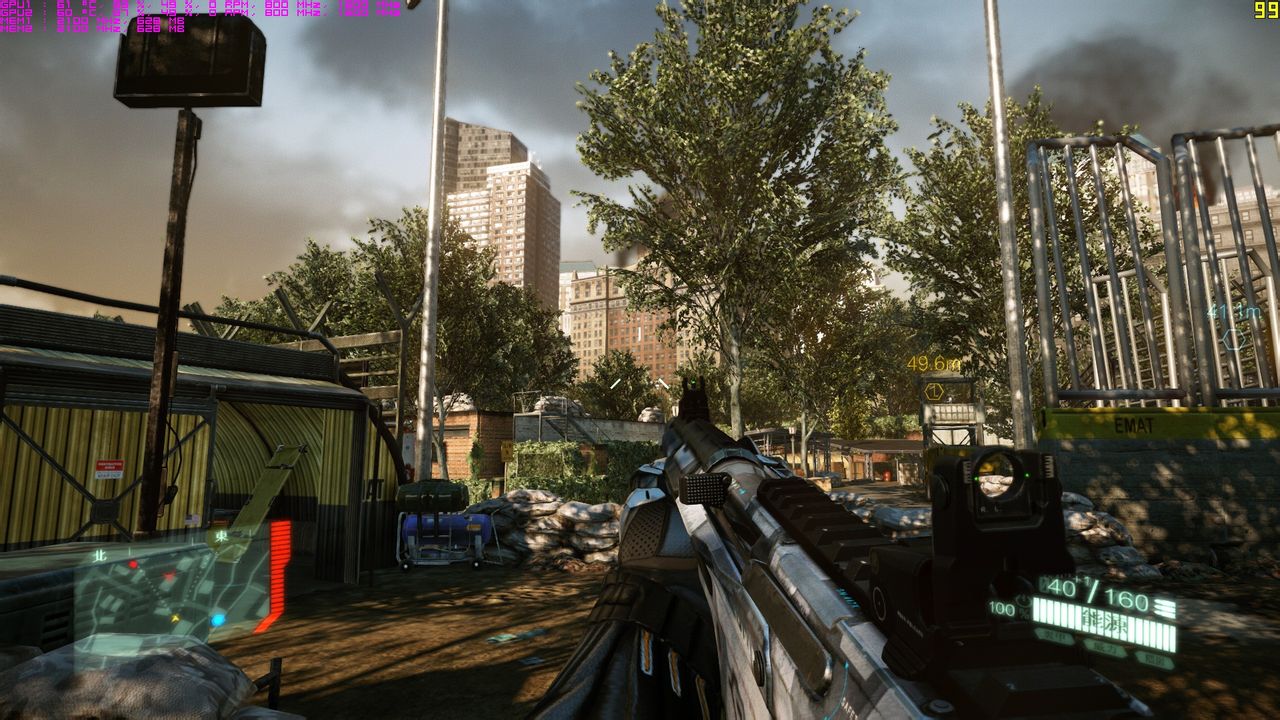
Task: Select the yellow player arrow on the minimap
Action: 175,617
